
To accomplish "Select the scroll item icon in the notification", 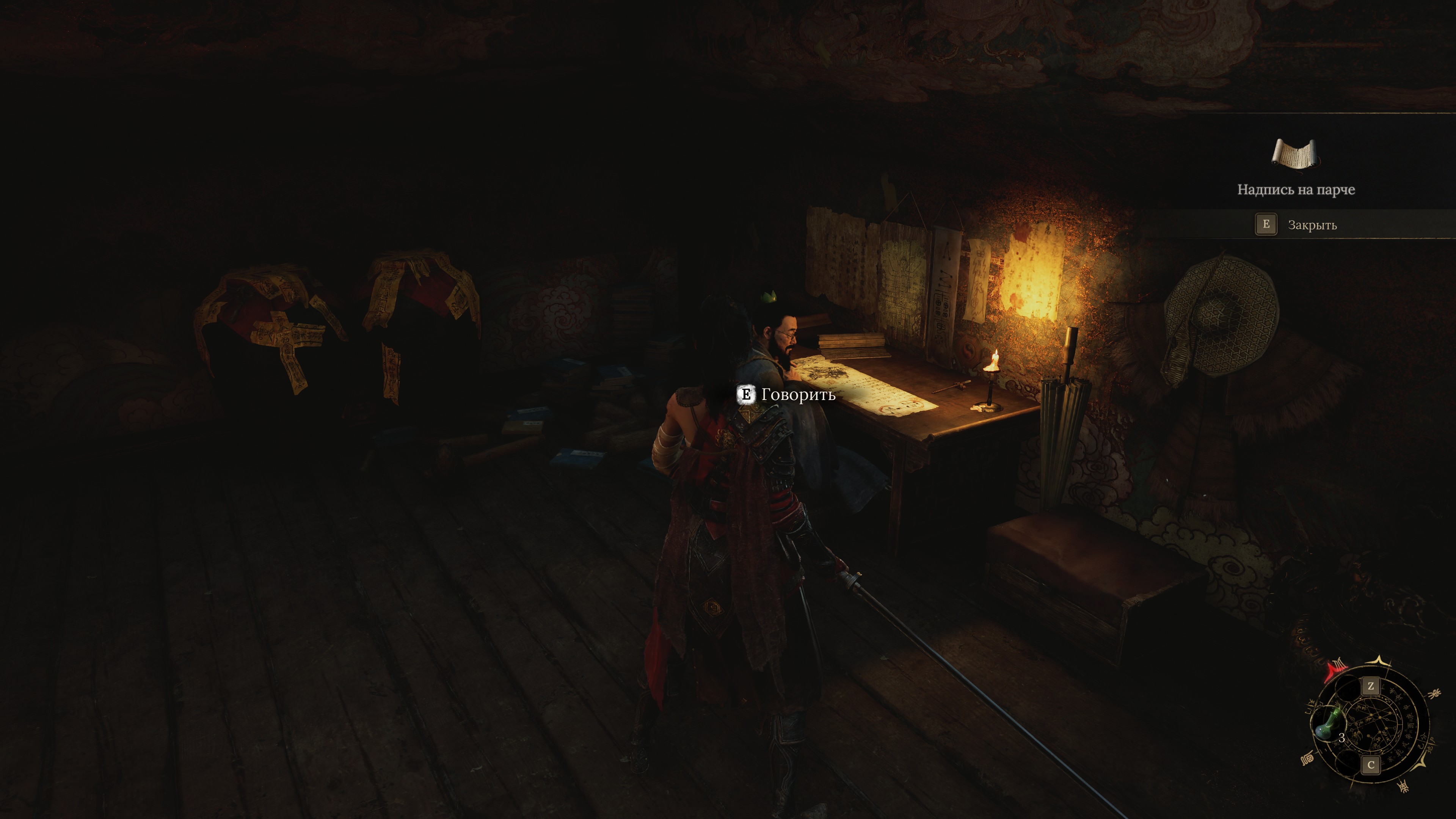I will tap(1296, 154).
